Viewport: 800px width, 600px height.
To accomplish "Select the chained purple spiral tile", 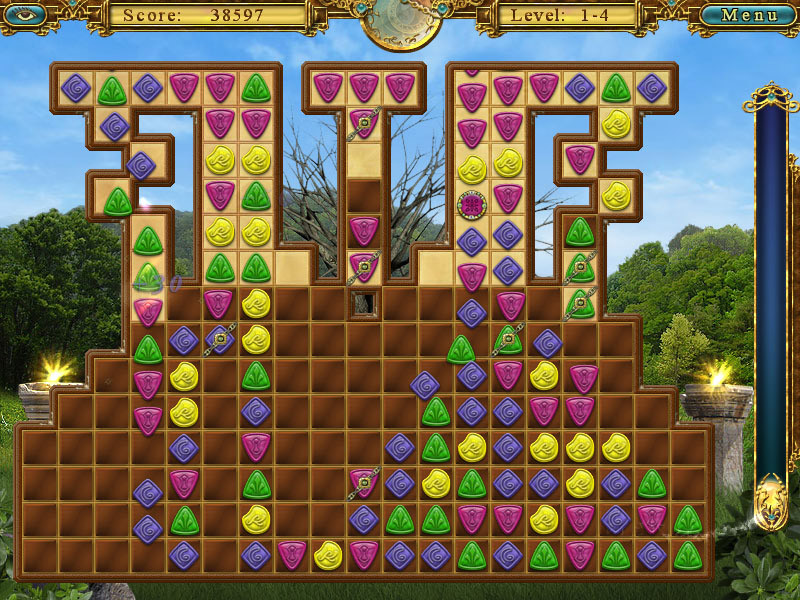I will pyautogui.click(x=220, y=340).
